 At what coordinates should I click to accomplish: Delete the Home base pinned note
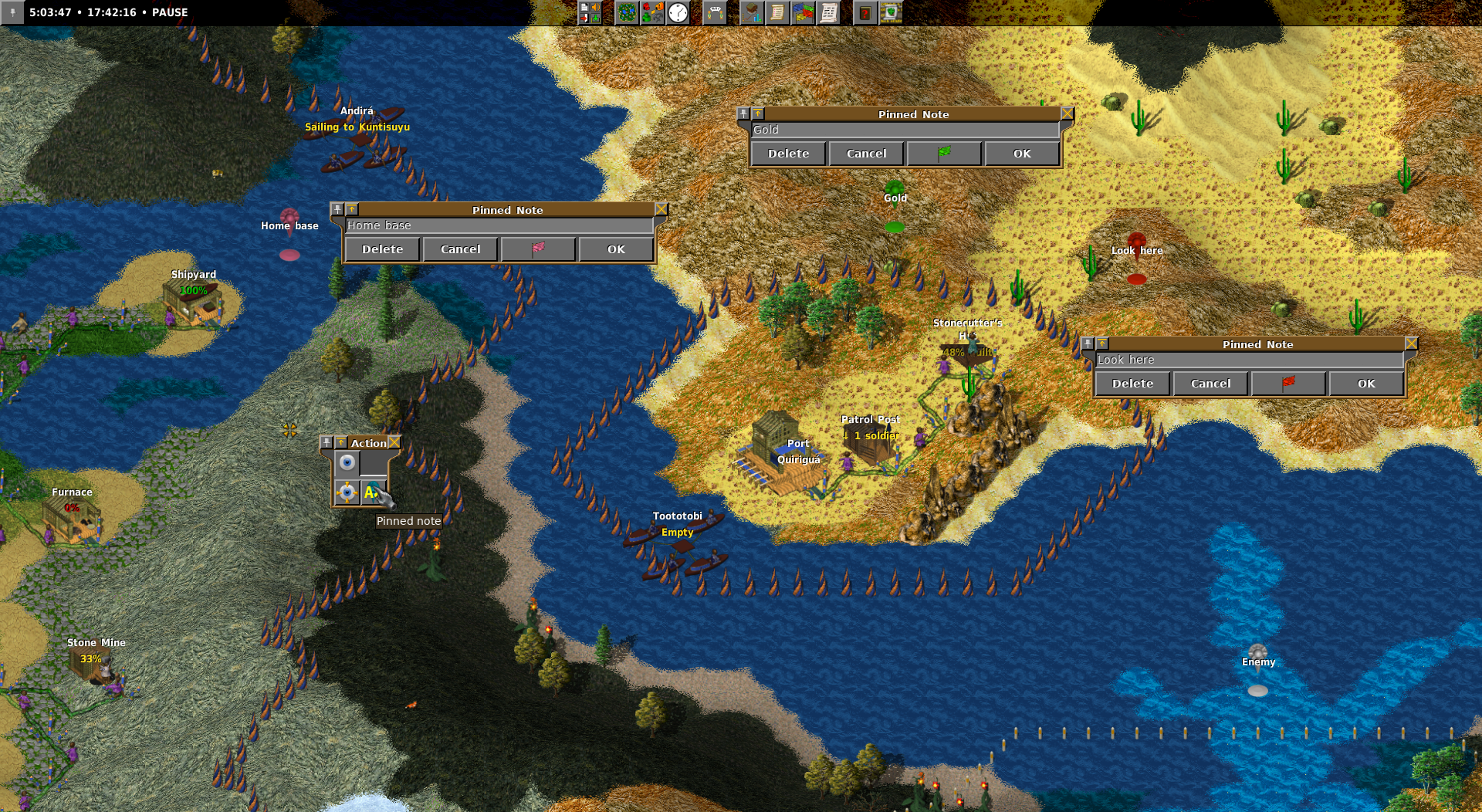[x=382, y=249]
